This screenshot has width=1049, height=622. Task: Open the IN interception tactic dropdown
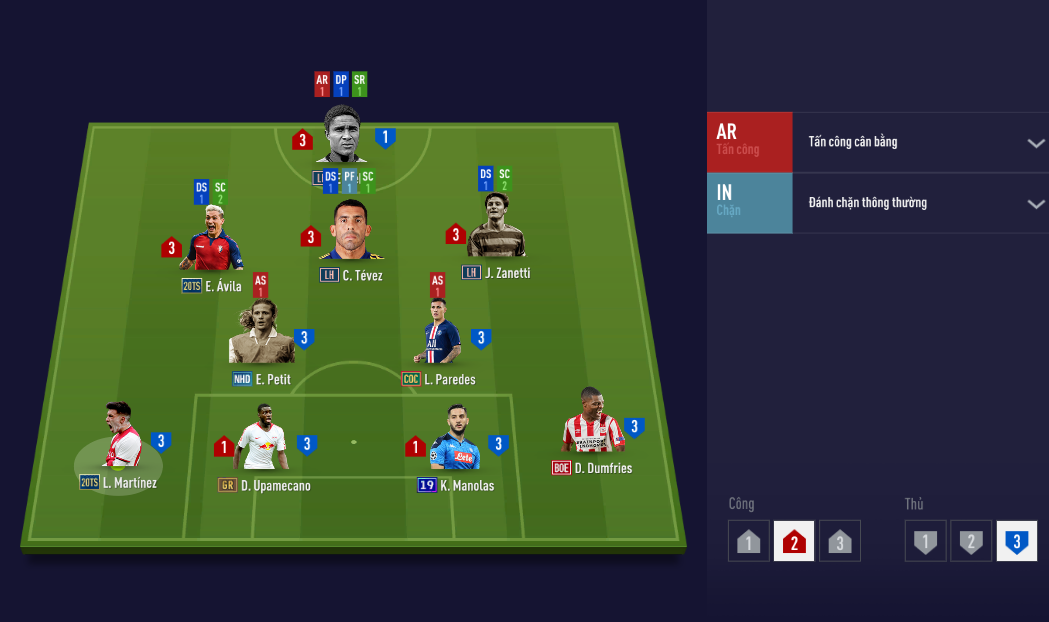tap(1035, 204)
